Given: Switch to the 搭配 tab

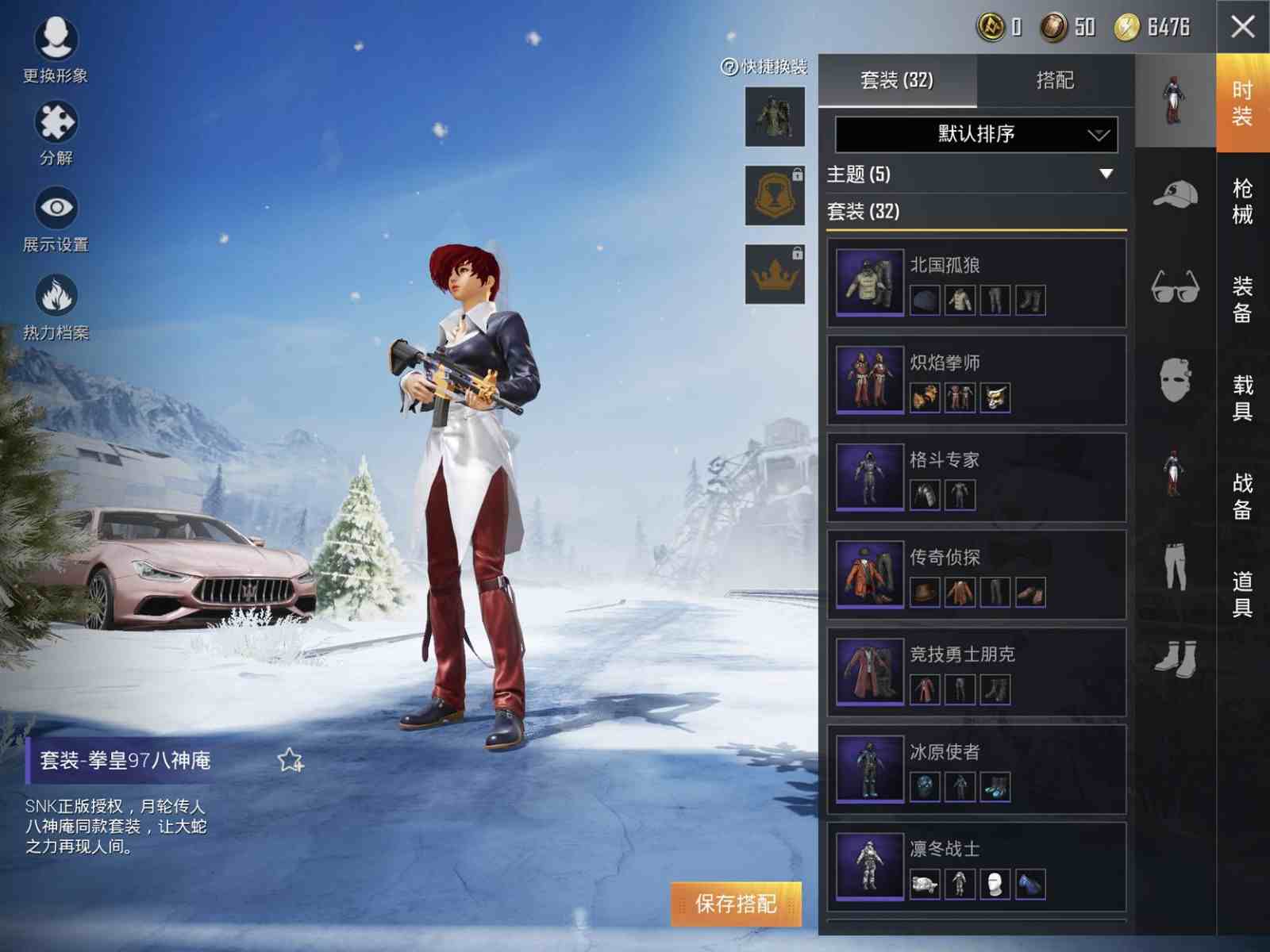Looking at the screenshot, I should tap(1055, 80).
